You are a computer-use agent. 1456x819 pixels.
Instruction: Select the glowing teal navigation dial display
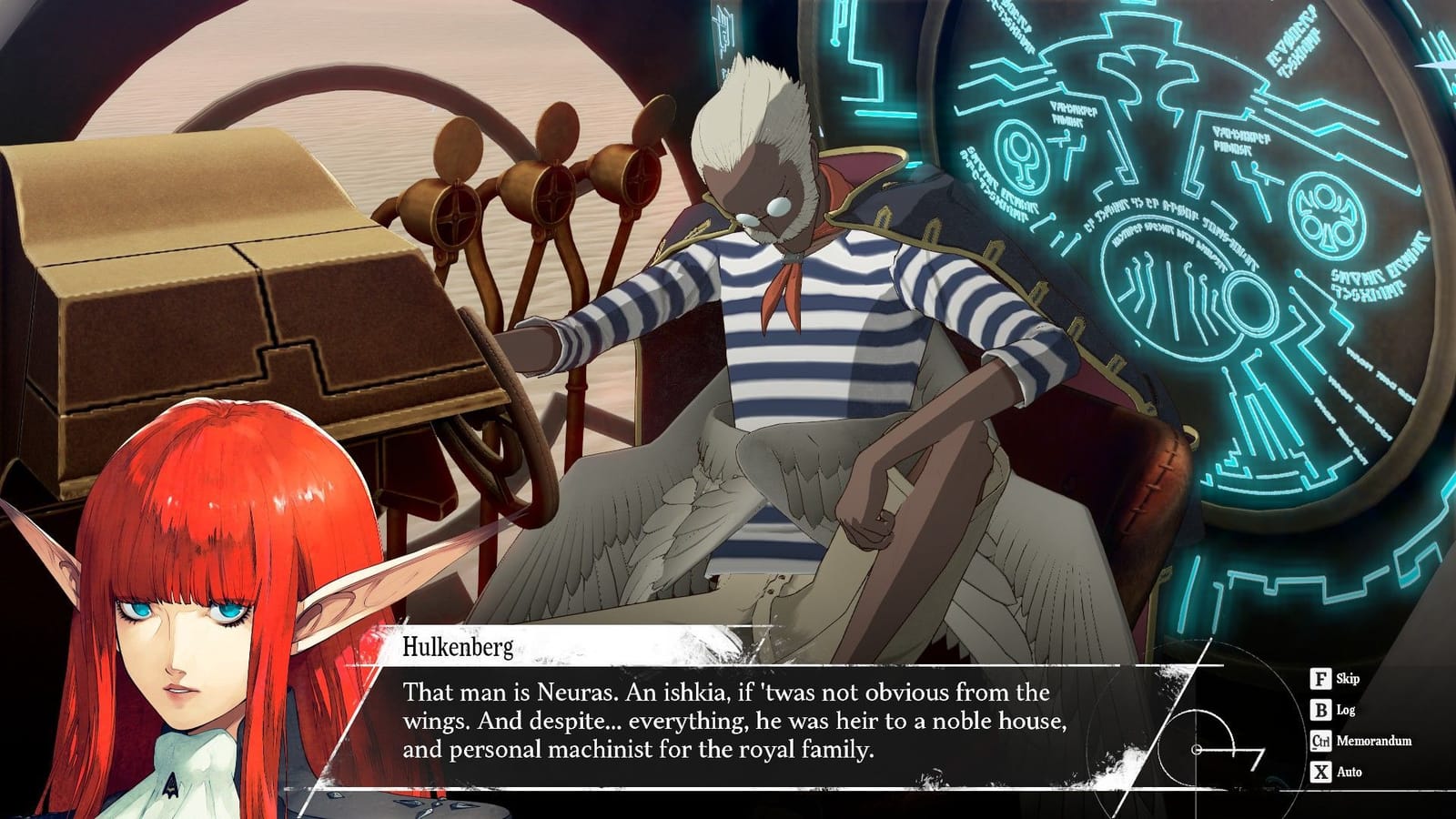[x=1183, y=273]
